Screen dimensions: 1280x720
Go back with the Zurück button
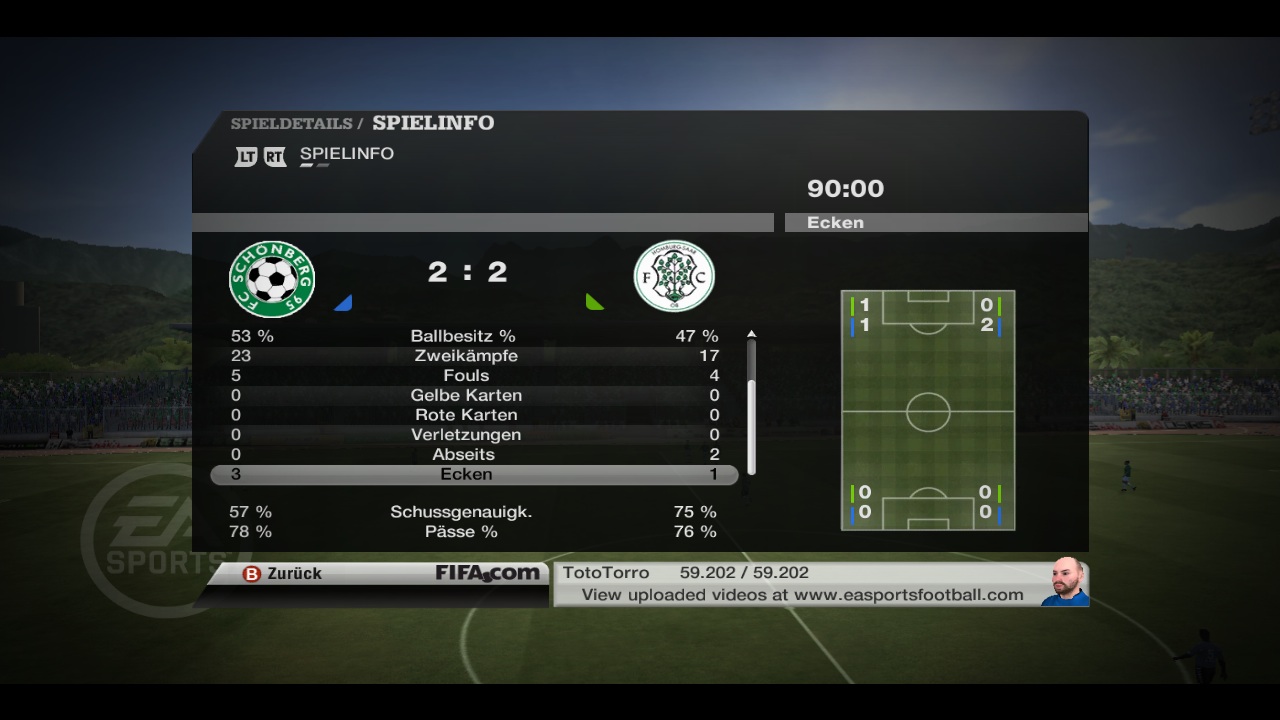(284, 574)
